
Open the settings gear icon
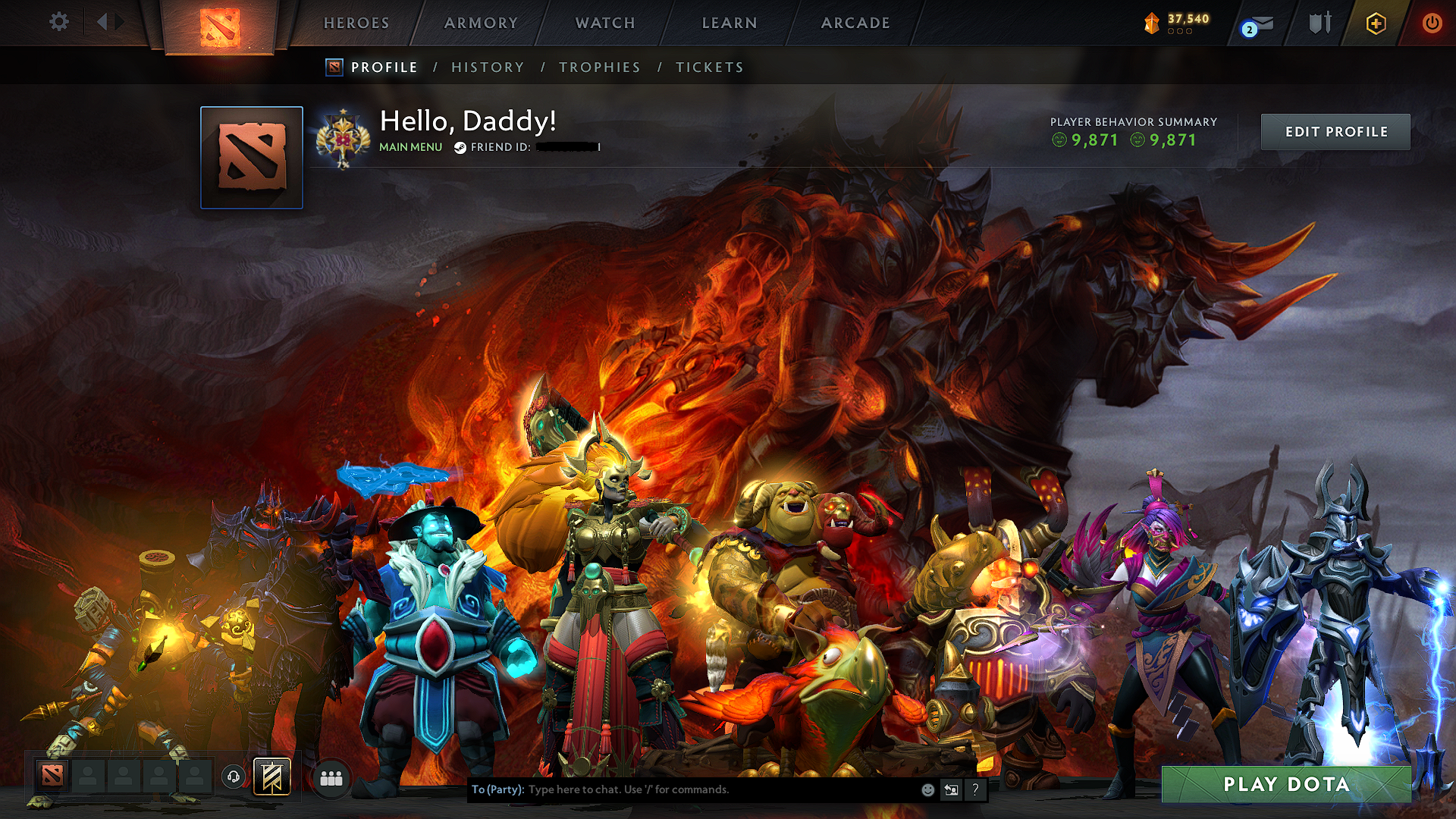click(58, 22)
